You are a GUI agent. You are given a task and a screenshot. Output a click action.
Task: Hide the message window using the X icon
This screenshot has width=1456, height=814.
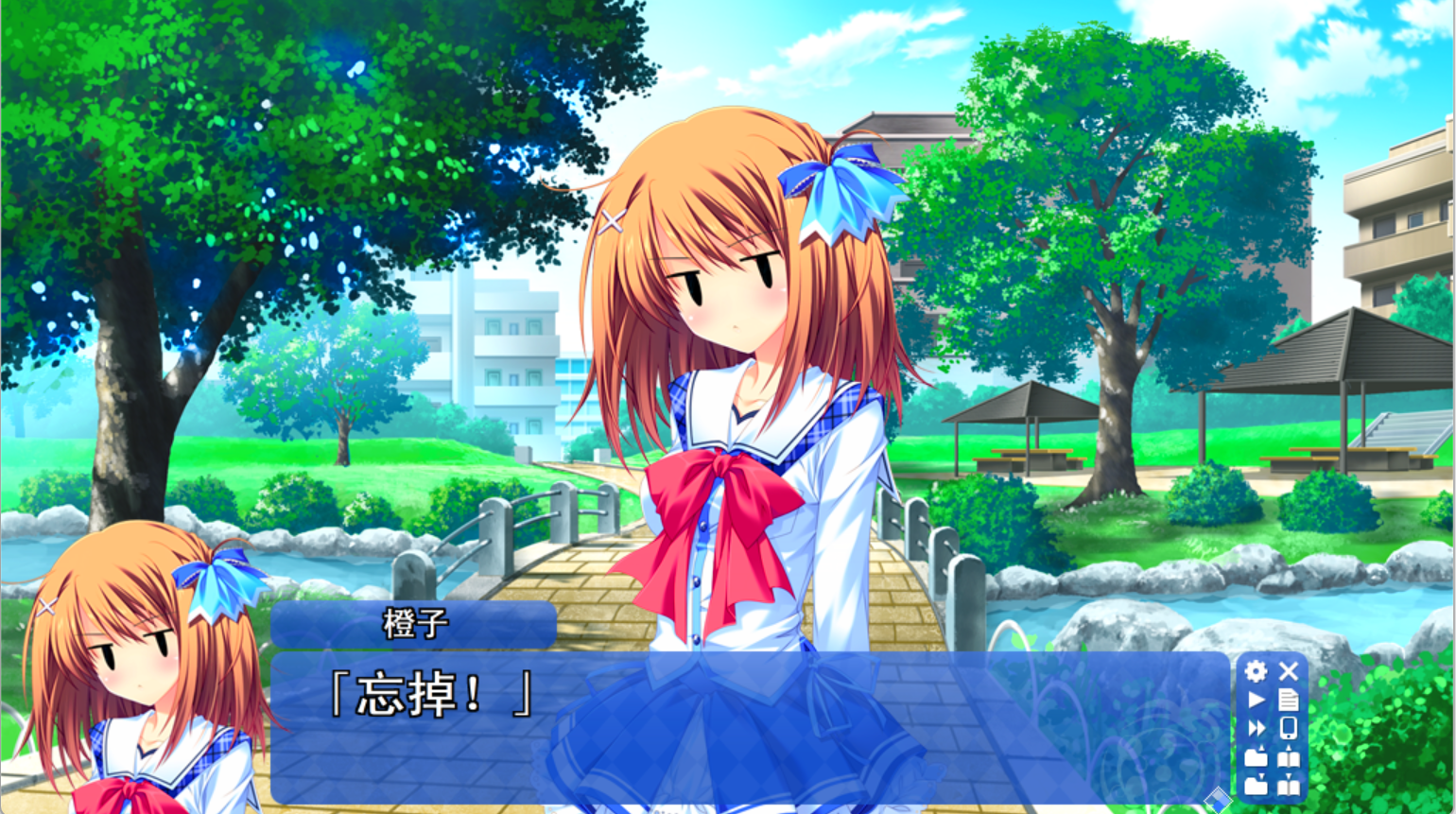click(1289, 671)
